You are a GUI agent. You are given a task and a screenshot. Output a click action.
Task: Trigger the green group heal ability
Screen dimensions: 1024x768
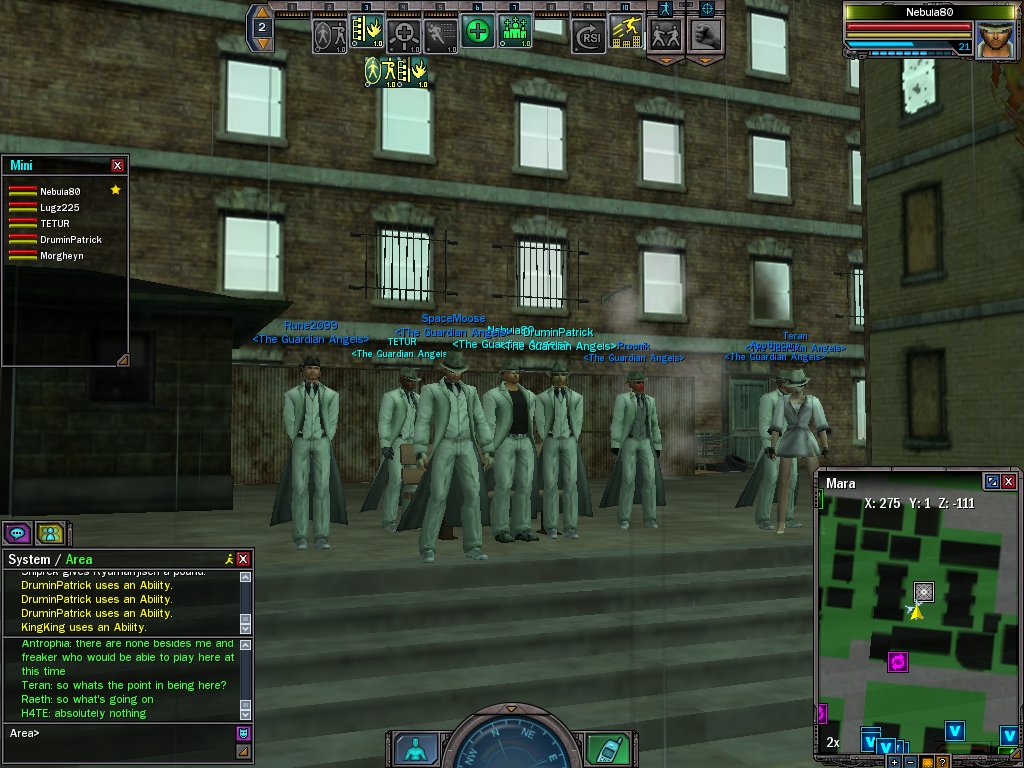515,34
